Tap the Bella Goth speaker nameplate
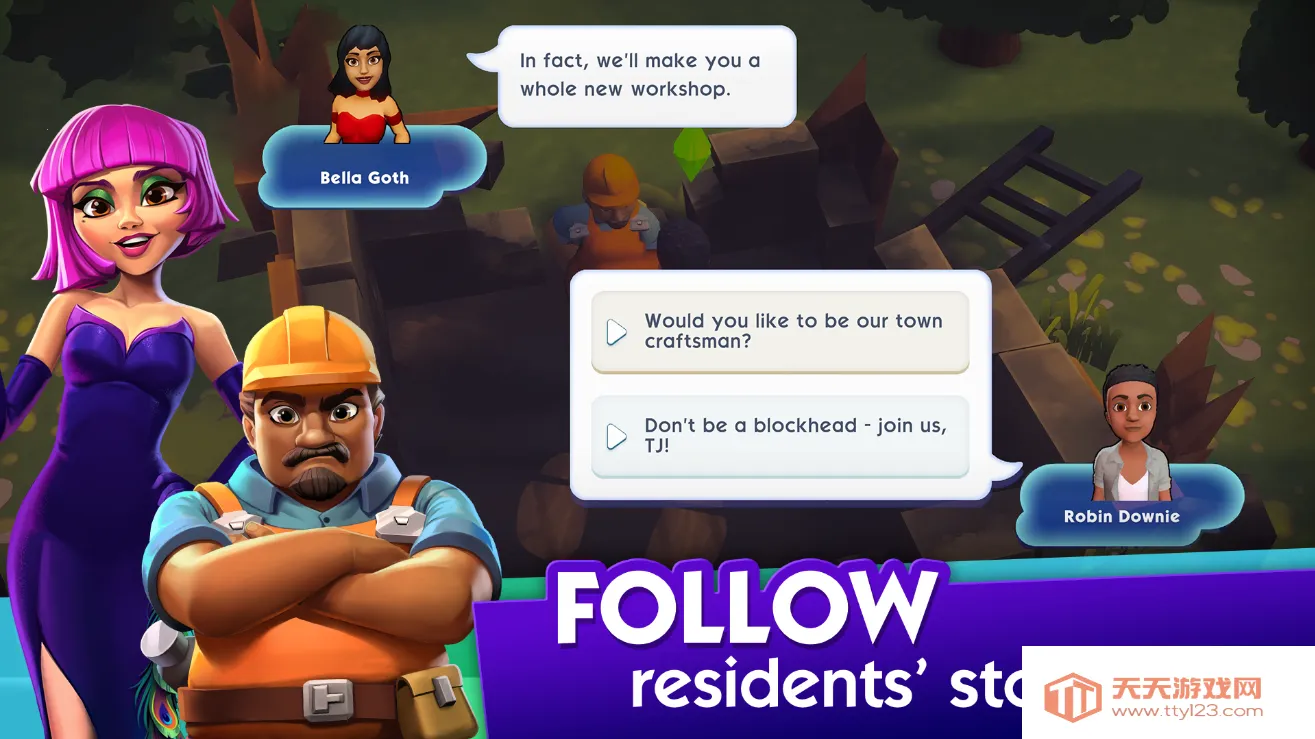 tap(365, 177)
